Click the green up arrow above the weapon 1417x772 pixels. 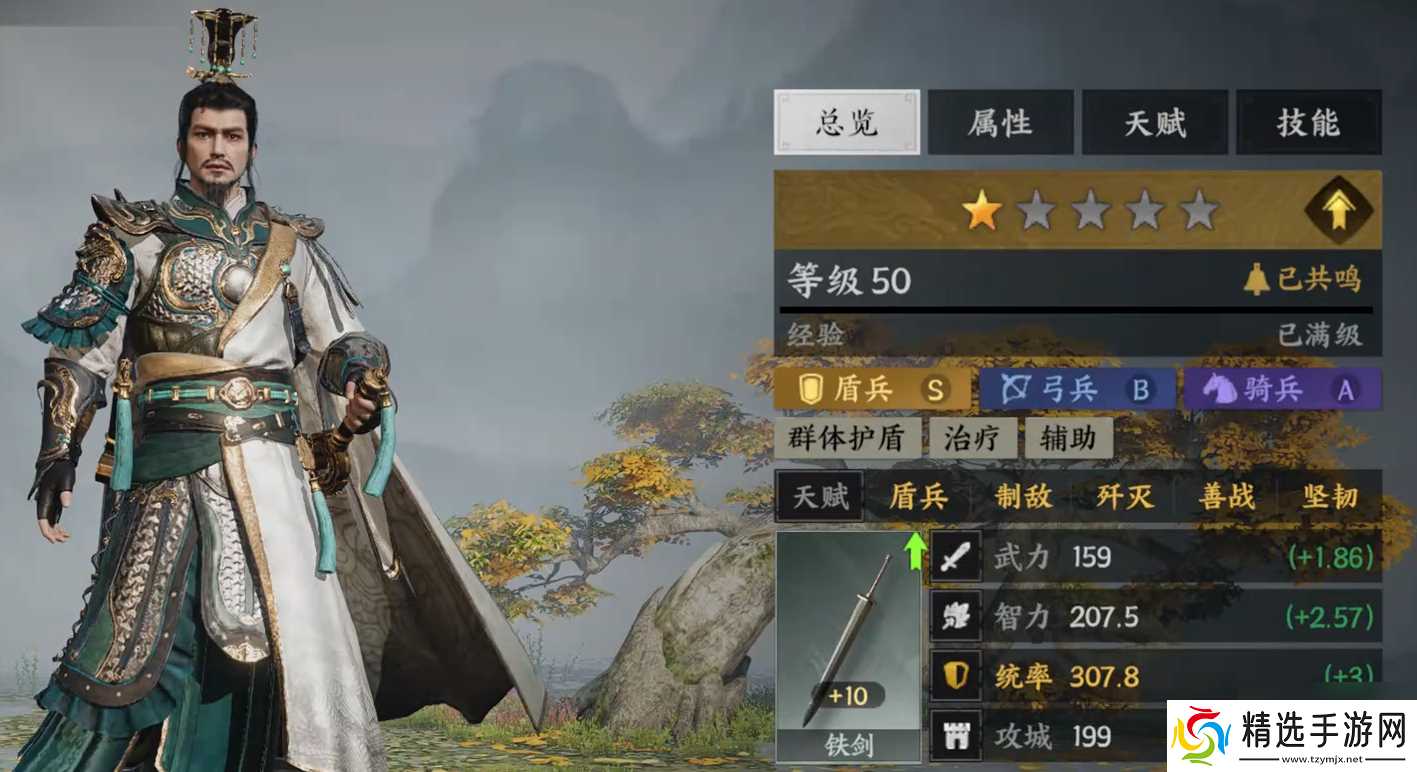[916, 549]
